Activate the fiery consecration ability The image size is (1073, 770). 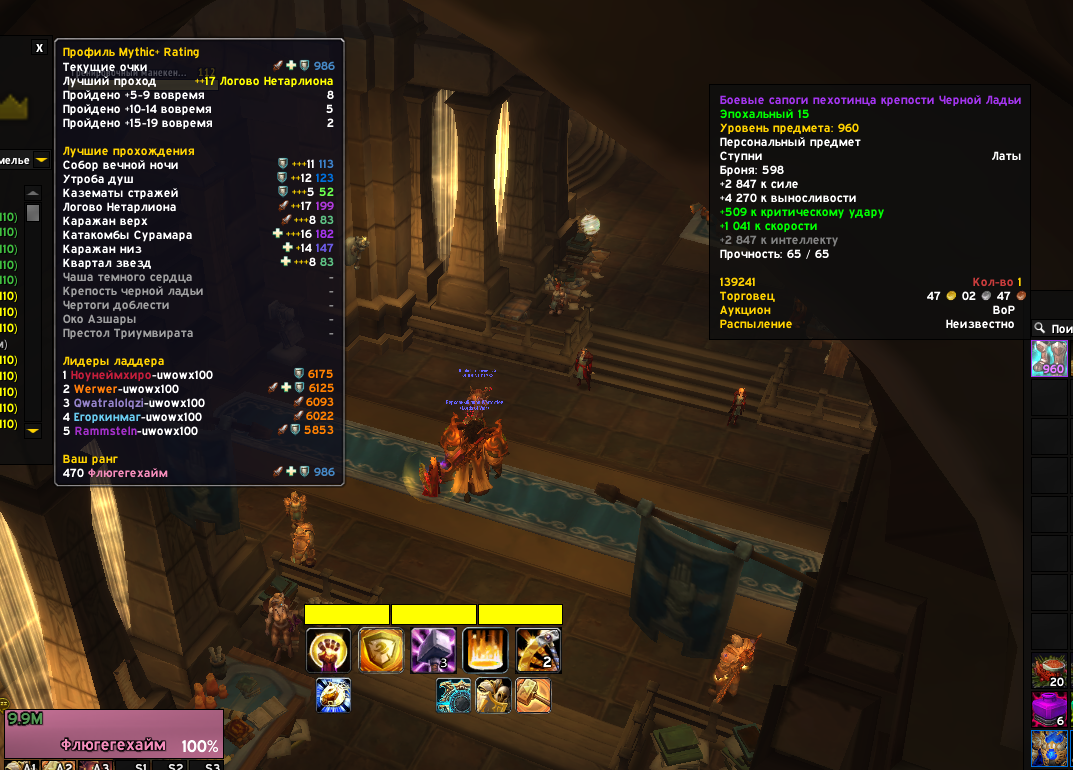(x=486, y=650)
